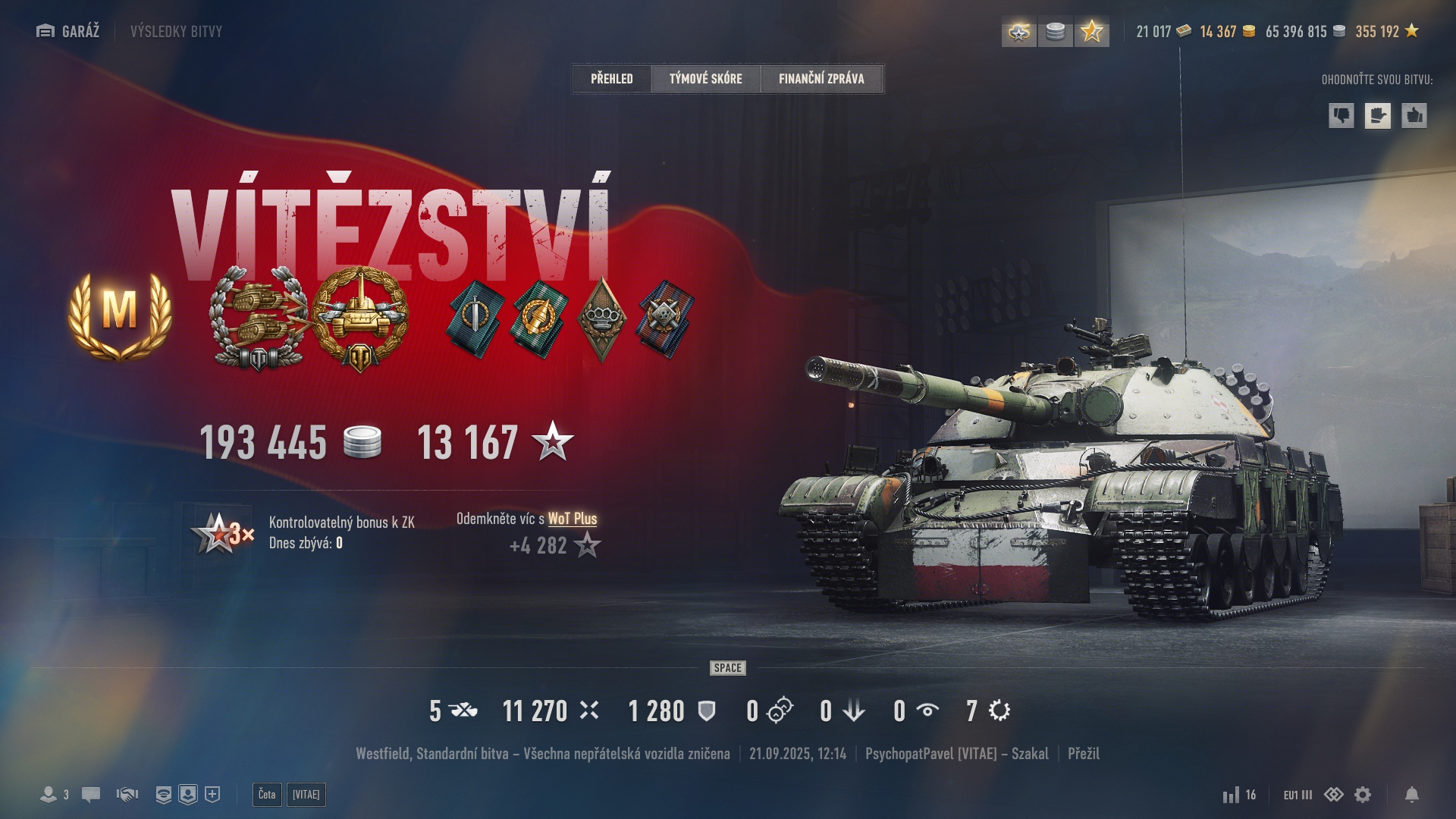Switch to the Přehled tab
This screenshot has width=1456, height=819.
click(611, 78)
